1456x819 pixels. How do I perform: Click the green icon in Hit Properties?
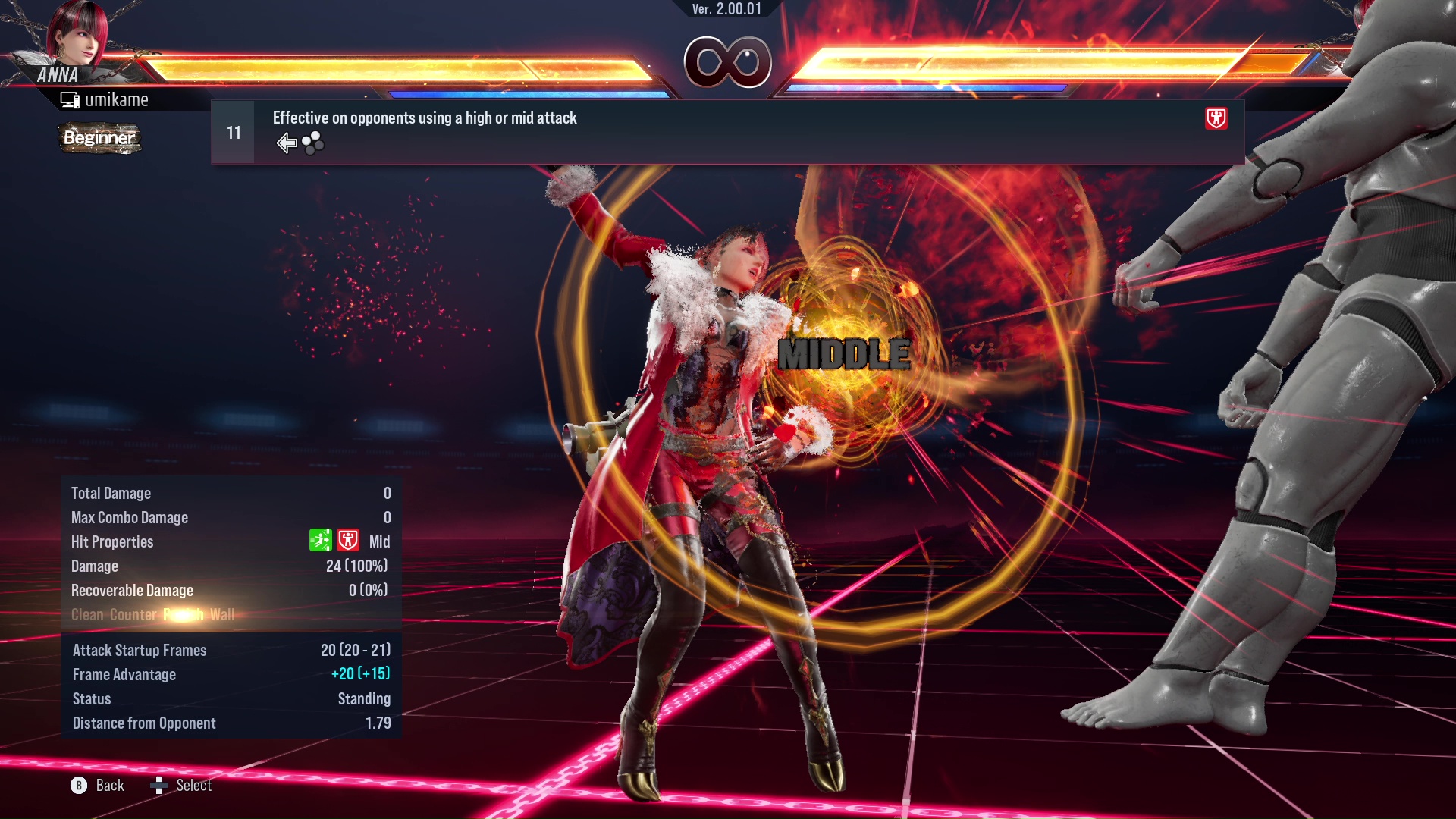321,541
